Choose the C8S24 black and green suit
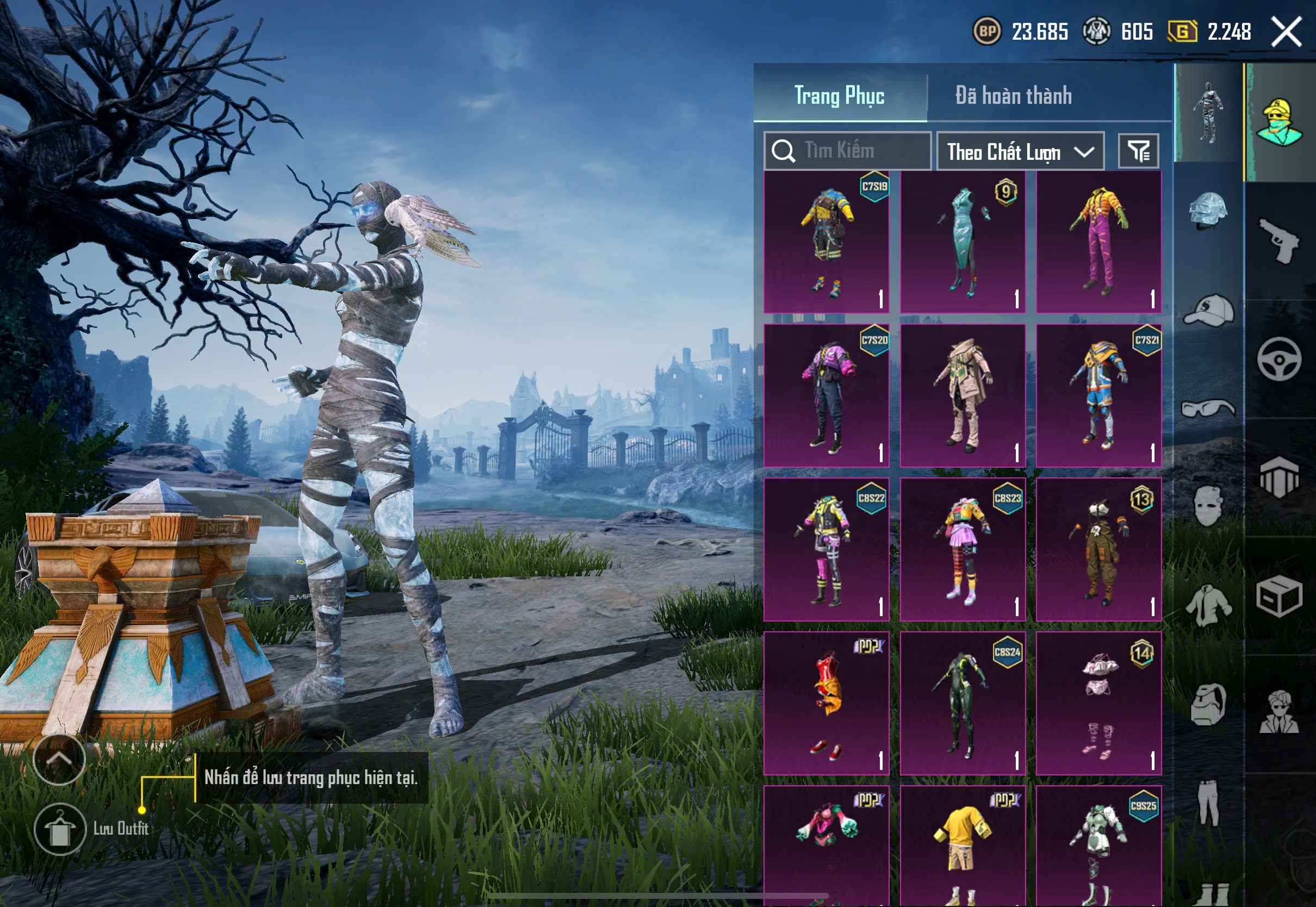This screenshot has height=907, width=1316. [x=963, y=703]
